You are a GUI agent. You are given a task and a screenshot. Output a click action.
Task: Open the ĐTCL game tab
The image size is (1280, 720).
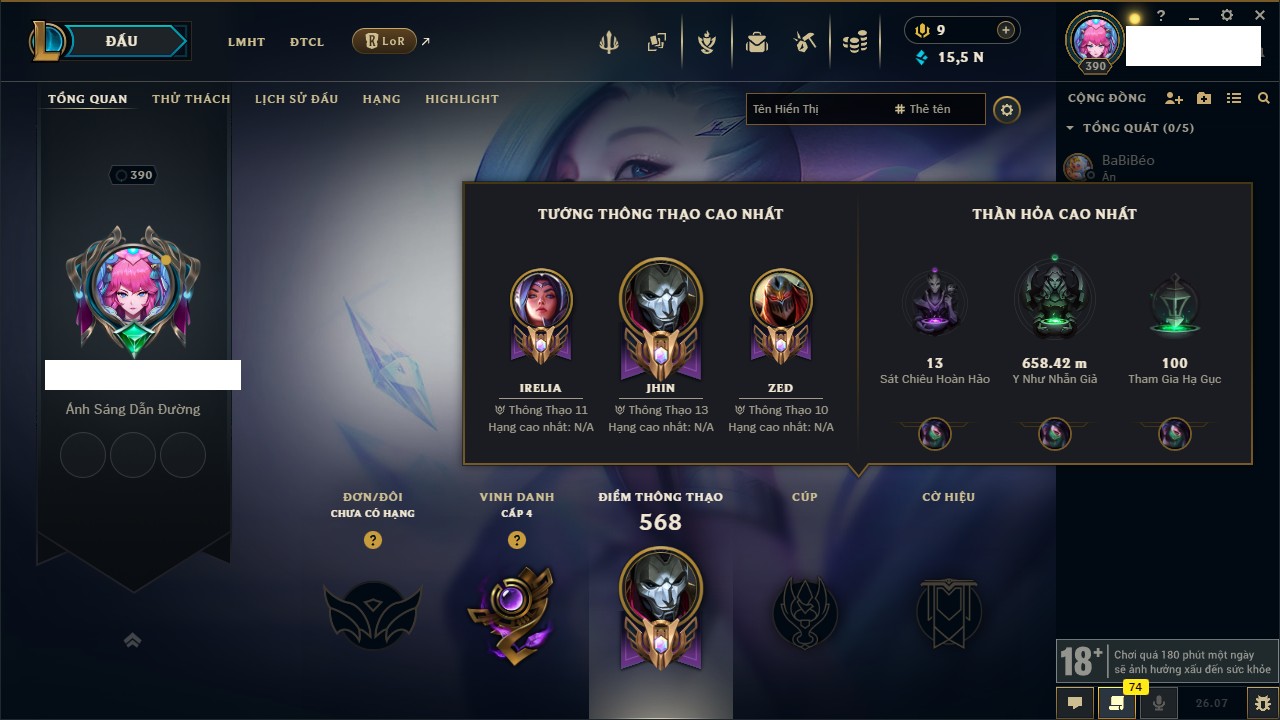tap(307, 42)
